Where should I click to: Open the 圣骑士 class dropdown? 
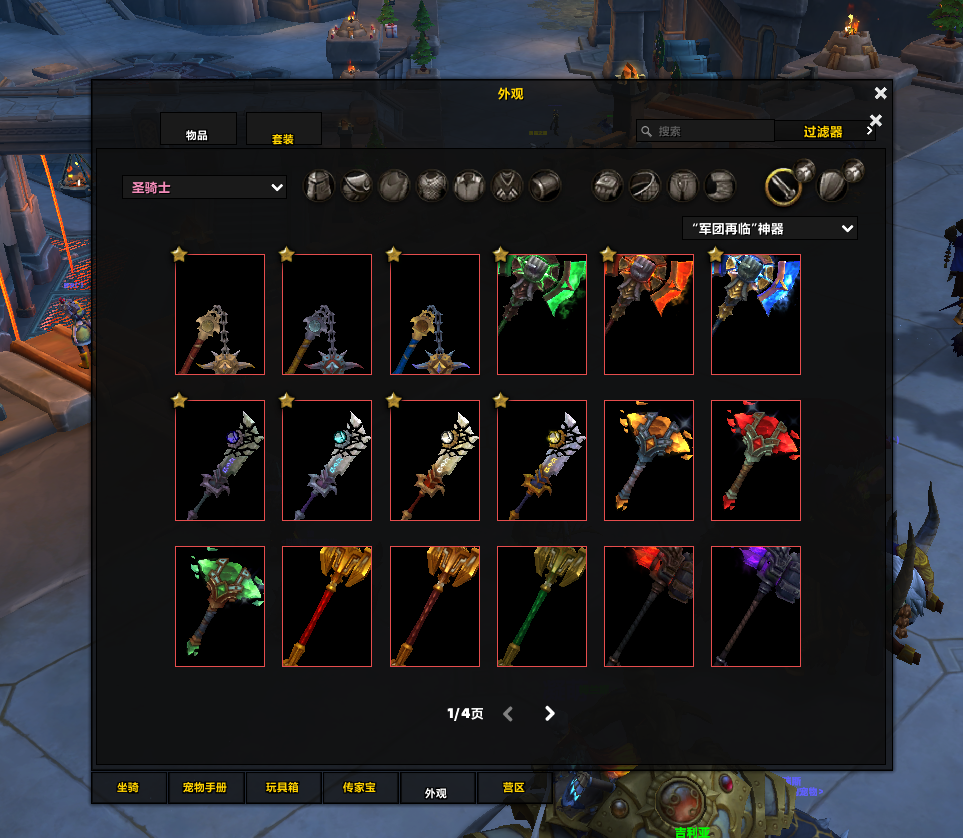coord(205,187)
